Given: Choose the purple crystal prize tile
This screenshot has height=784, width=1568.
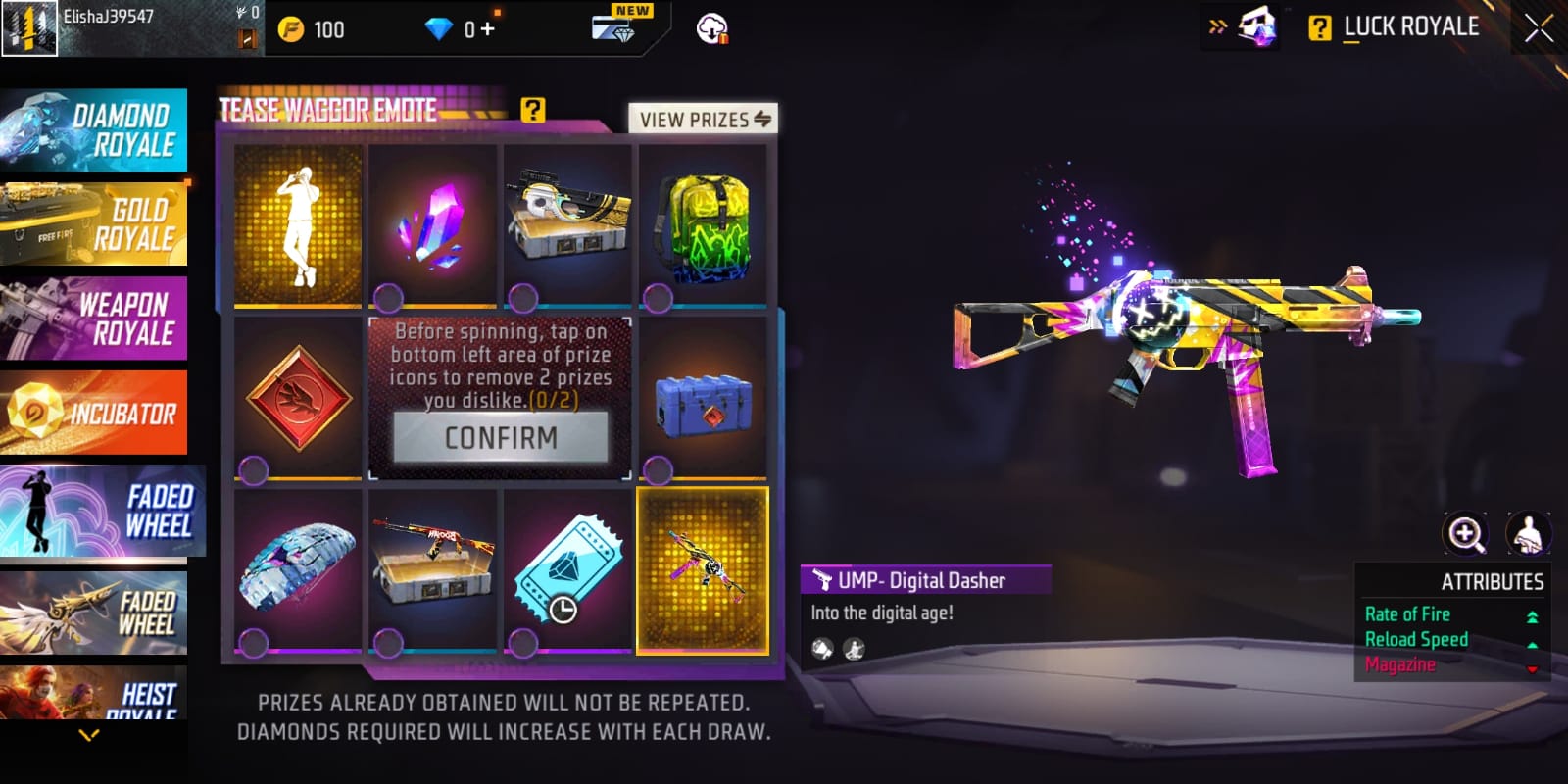Looking at the screenshot, I should pyautogui.click(x=433, y=225).
